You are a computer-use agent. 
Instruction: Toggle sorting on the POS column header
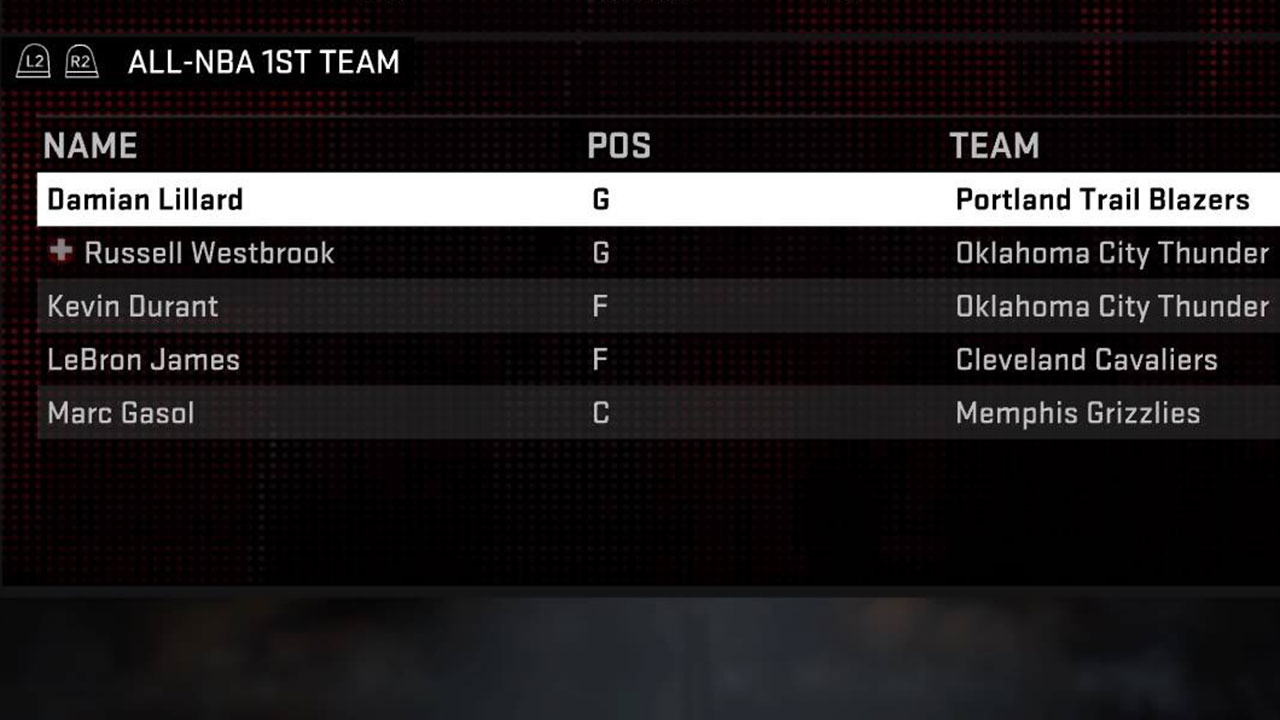[619, 146]
